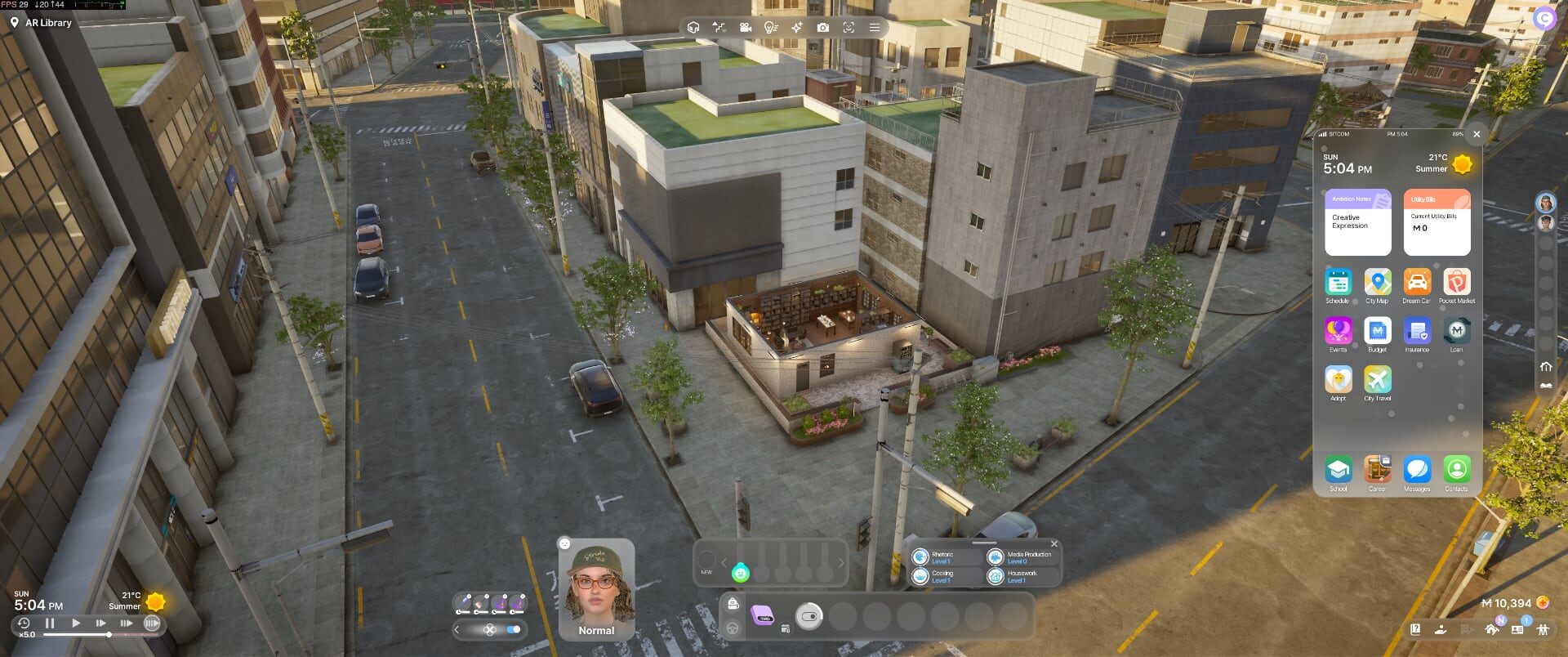Screen dimensions: 1568x657
Task: Open the Budget app
Action: (1377, 331)
